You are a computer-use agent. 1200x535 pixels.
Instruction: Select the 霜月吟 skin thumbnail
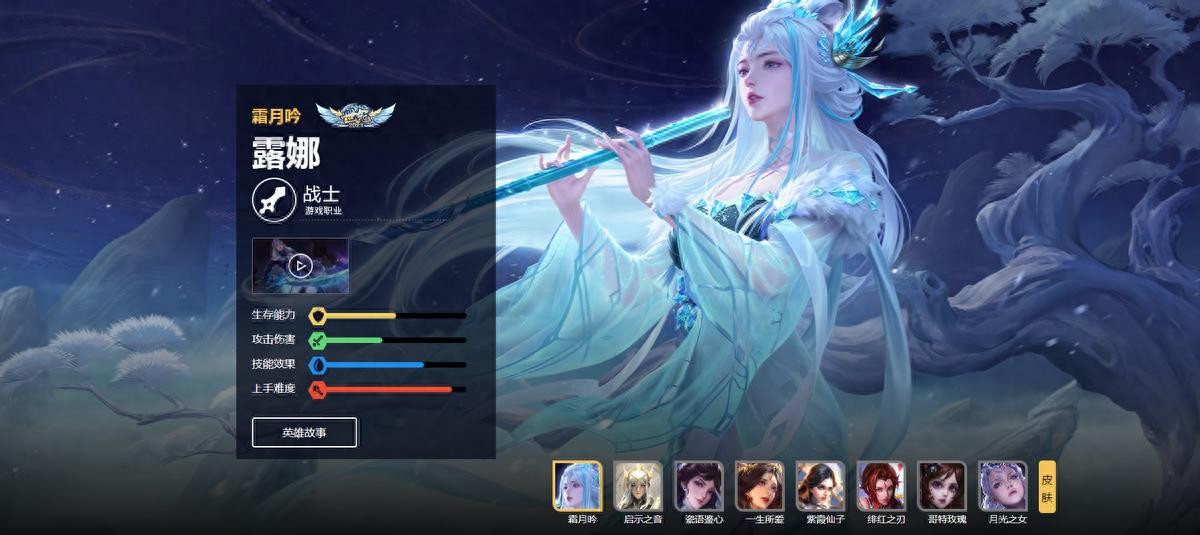(x=577, y=486)
